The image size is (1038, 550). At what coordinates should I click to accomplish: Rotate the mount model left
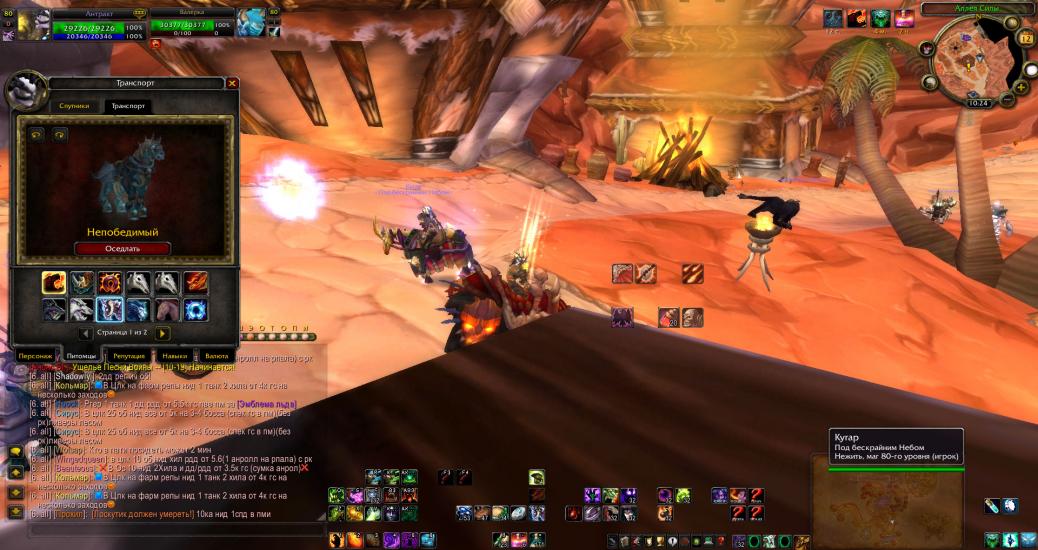coord(37,134)
